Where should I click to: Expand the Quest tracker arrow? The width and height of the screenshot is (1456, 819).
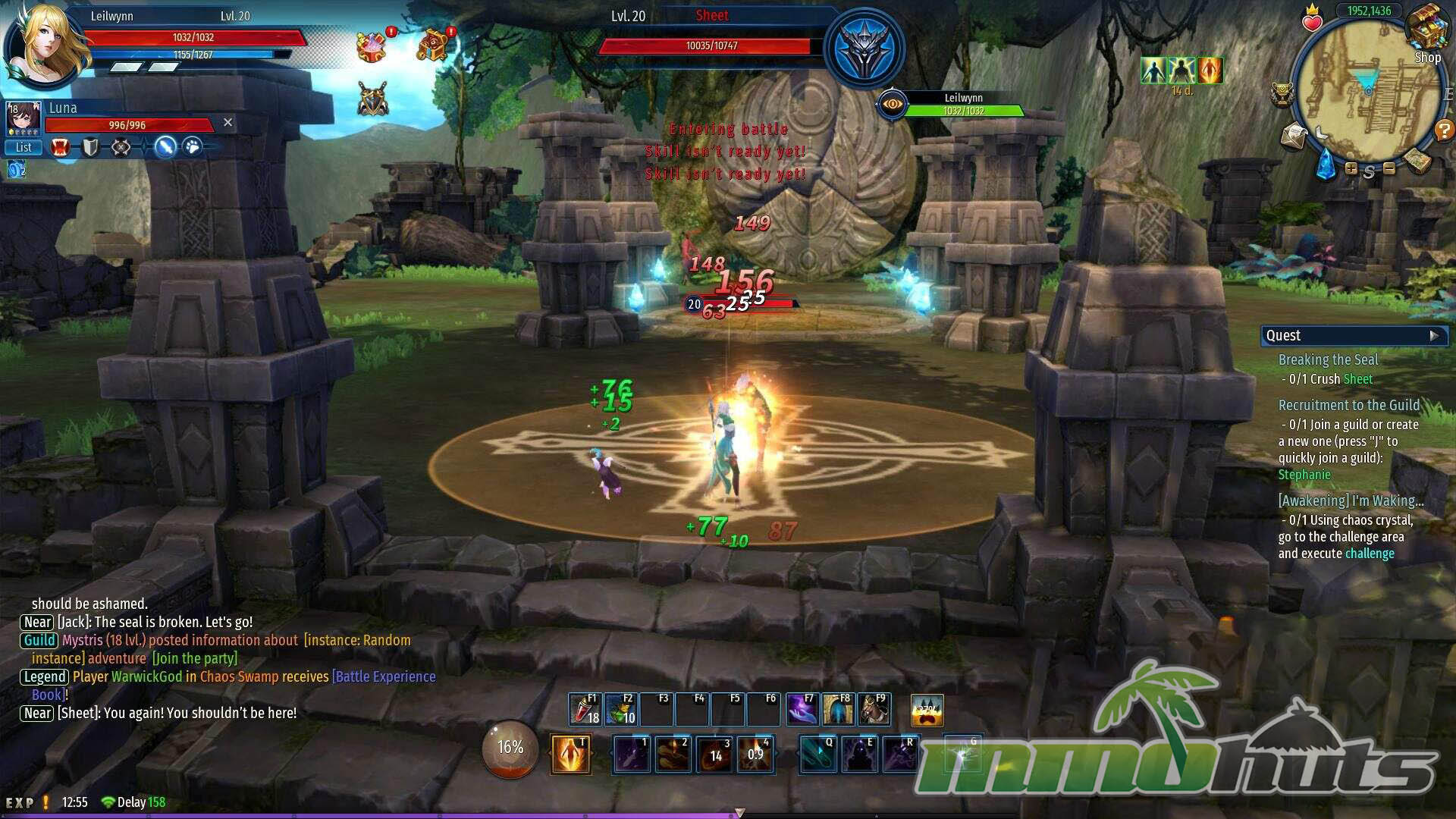tap(1434, 335)
